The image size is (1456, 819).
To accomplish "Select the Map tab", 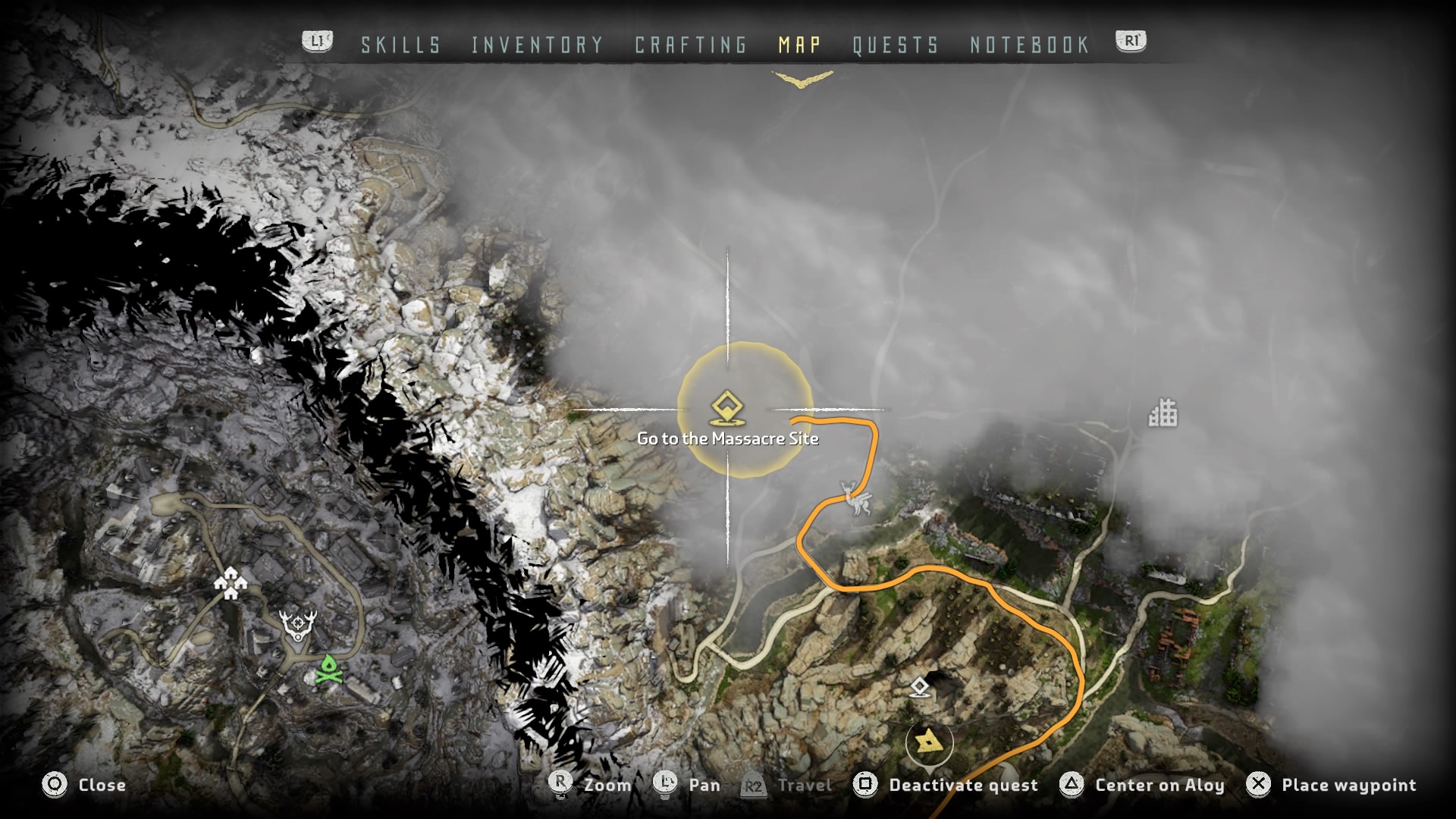I will (799, 45).
